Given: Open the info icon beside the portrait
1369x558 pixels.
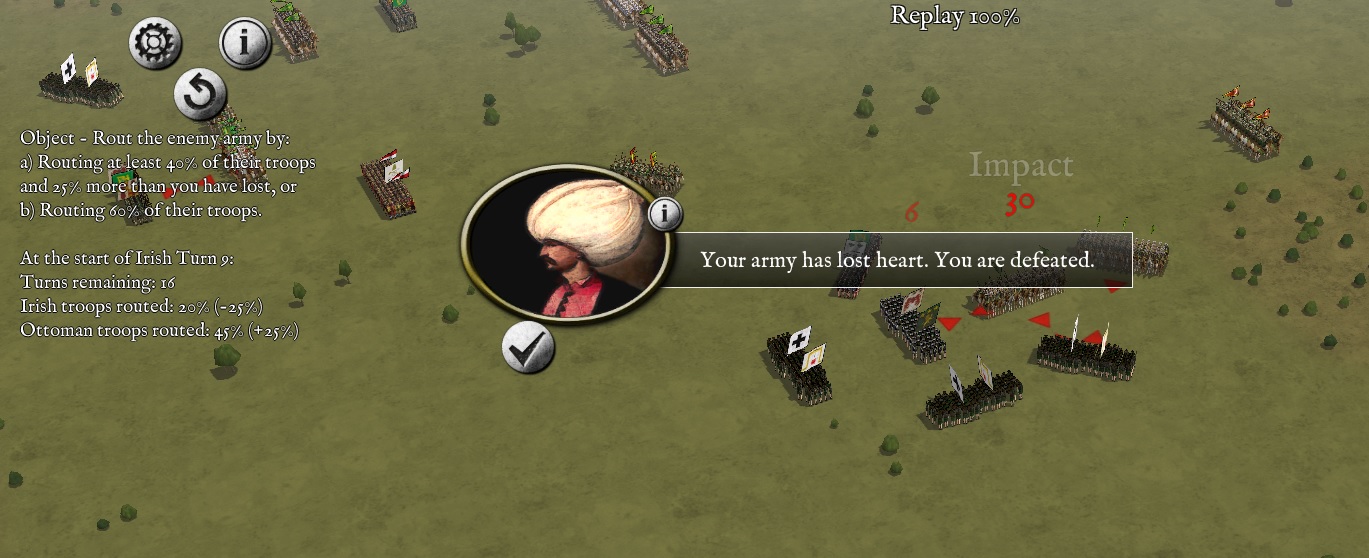Looking at the screenshot, I should coord(666,213).
